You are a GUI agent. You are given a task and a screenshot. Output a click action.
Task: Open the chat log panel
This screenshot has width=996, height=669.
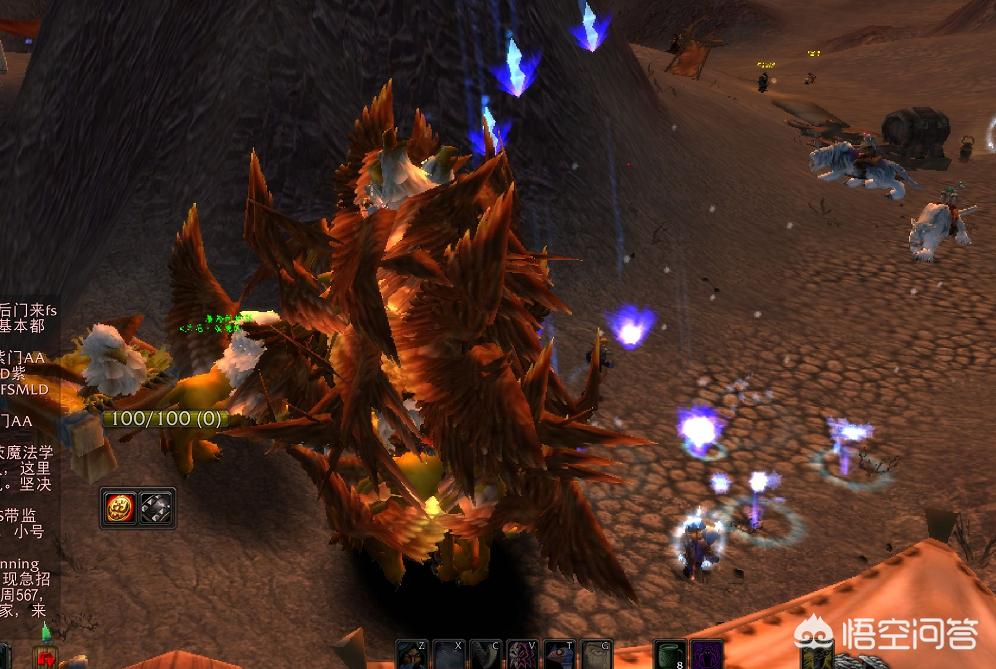(27, 450)
